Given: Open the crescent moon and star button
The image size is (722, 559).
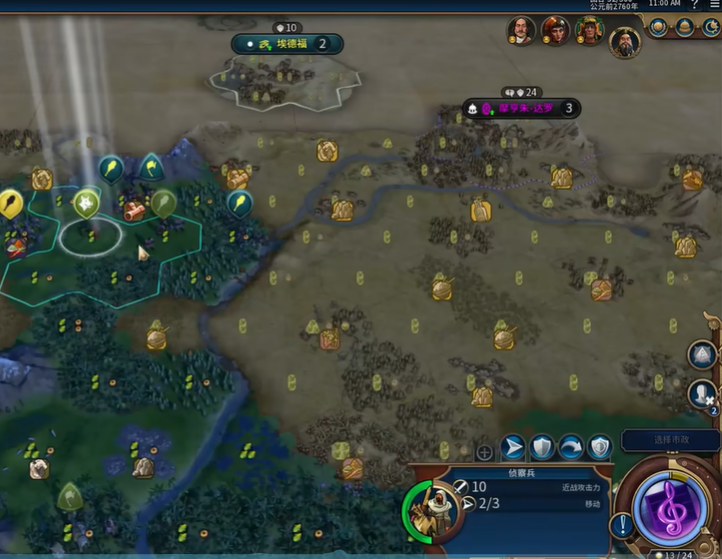Looking at the screenshot, I should pos(711,28).
